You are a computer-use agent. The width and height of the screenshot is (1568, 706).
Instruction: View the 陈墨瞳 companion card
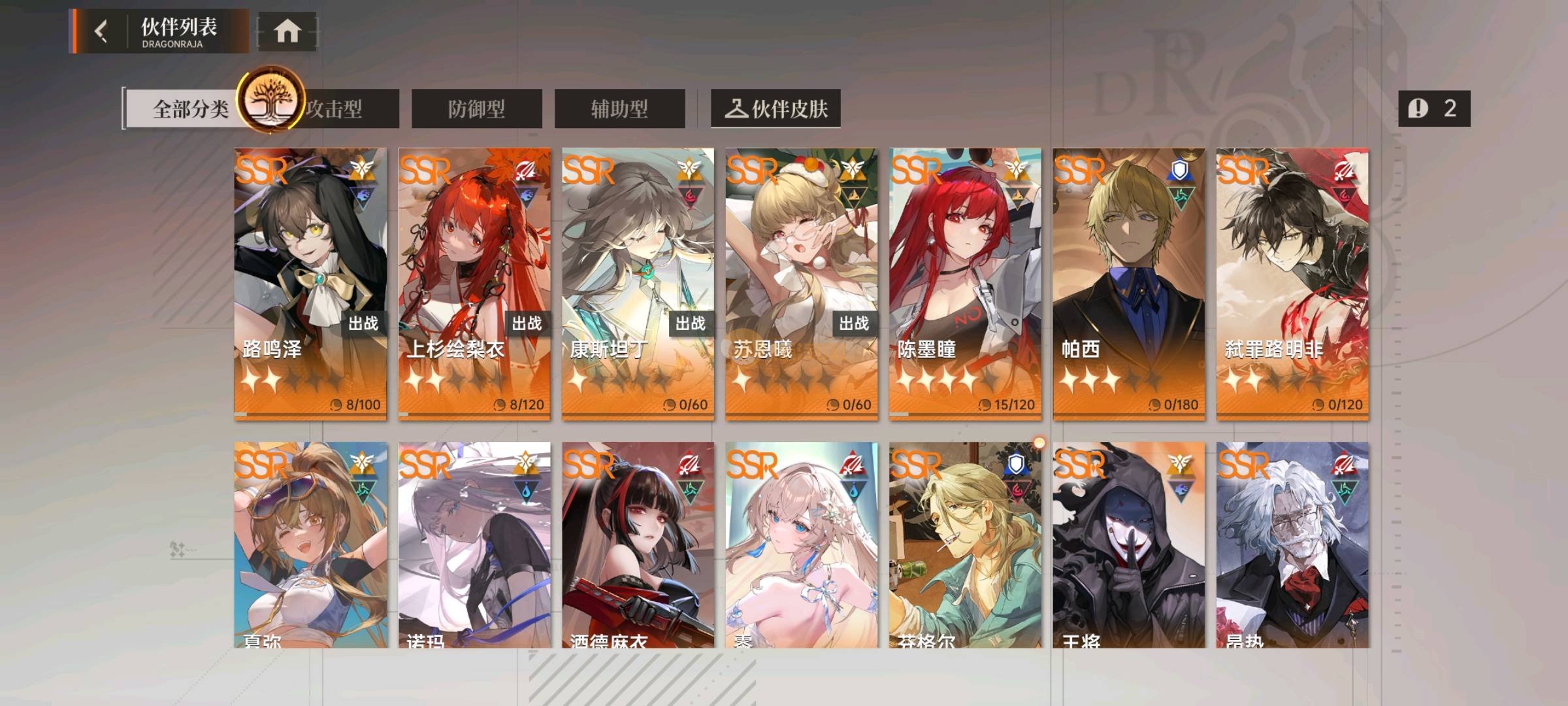pyautogui.click(x=965, y=282)
